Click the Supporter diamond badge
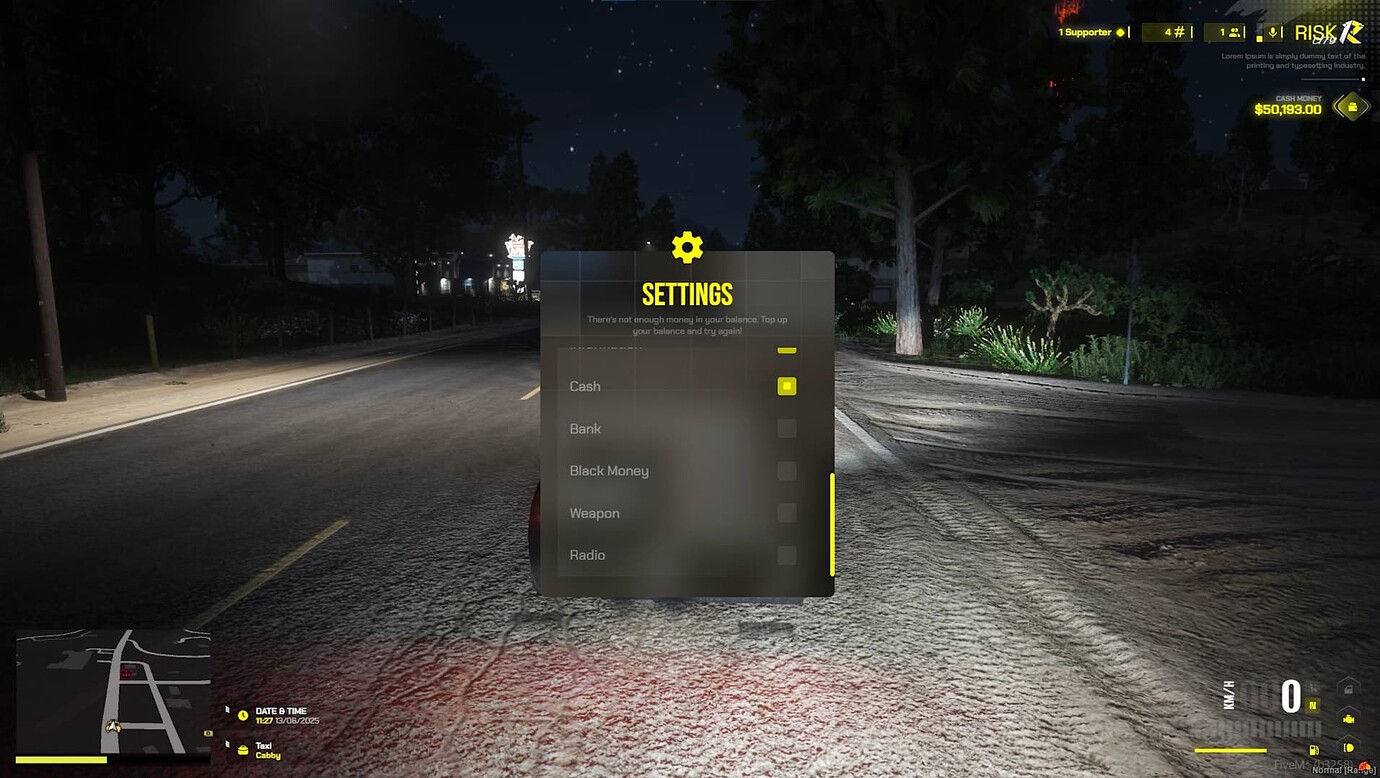 click(1118, 31)
